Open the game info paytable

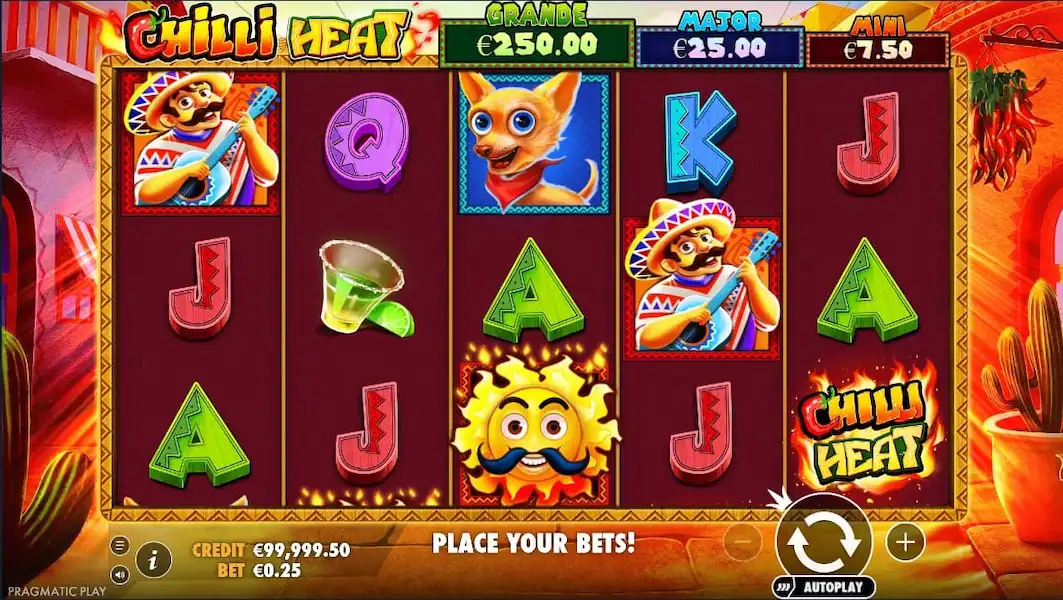coord(152,560)
